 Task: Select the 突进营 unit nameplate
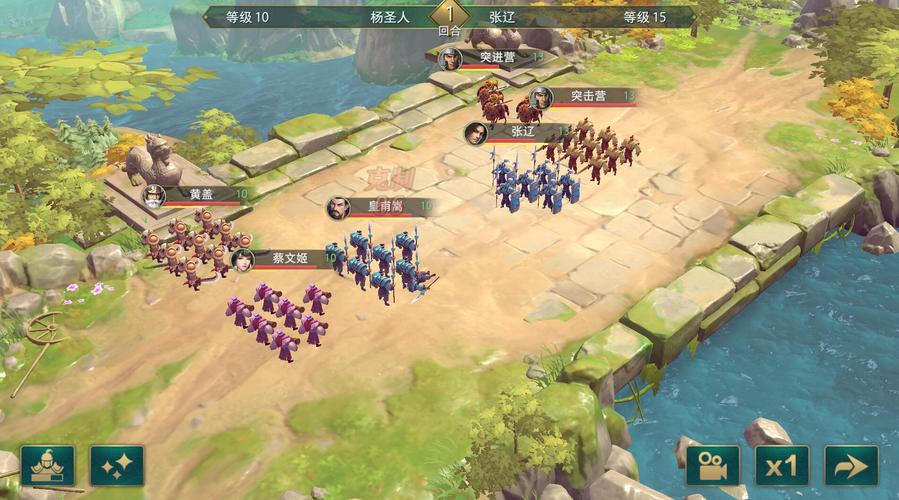click(495, 58)
